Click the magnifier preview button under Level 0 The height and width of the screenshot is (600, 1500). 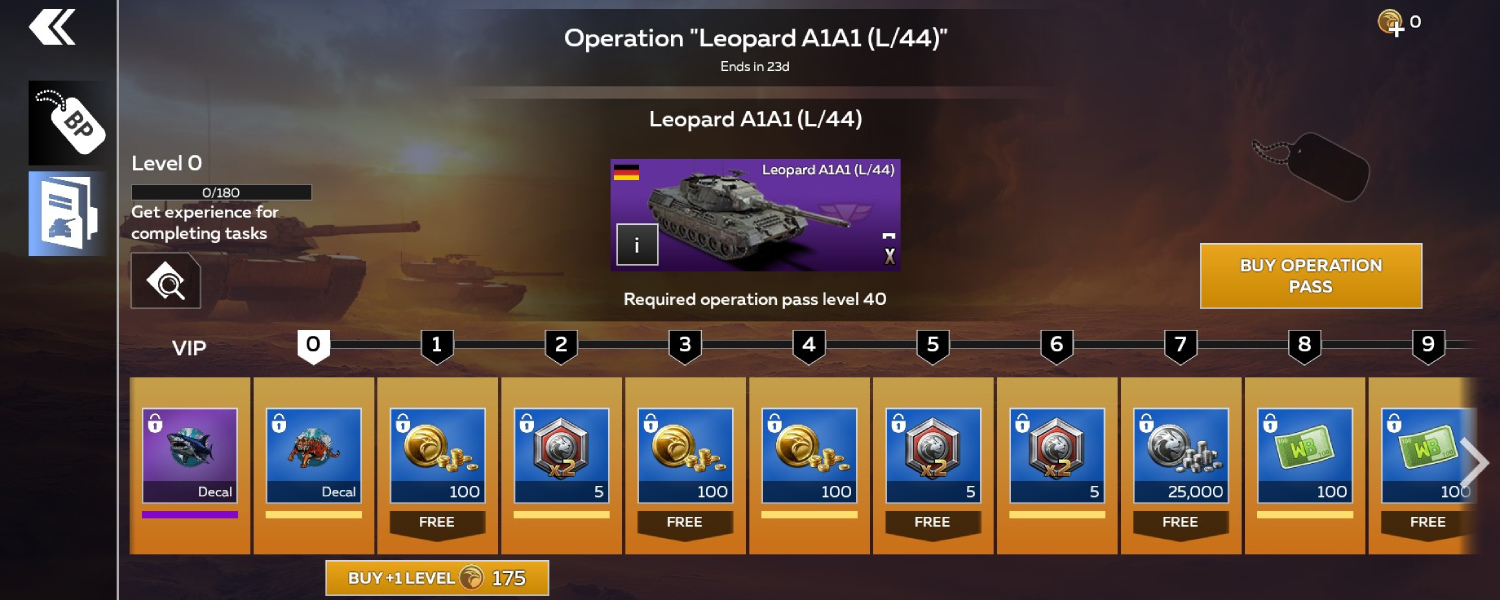coord(165,281)
